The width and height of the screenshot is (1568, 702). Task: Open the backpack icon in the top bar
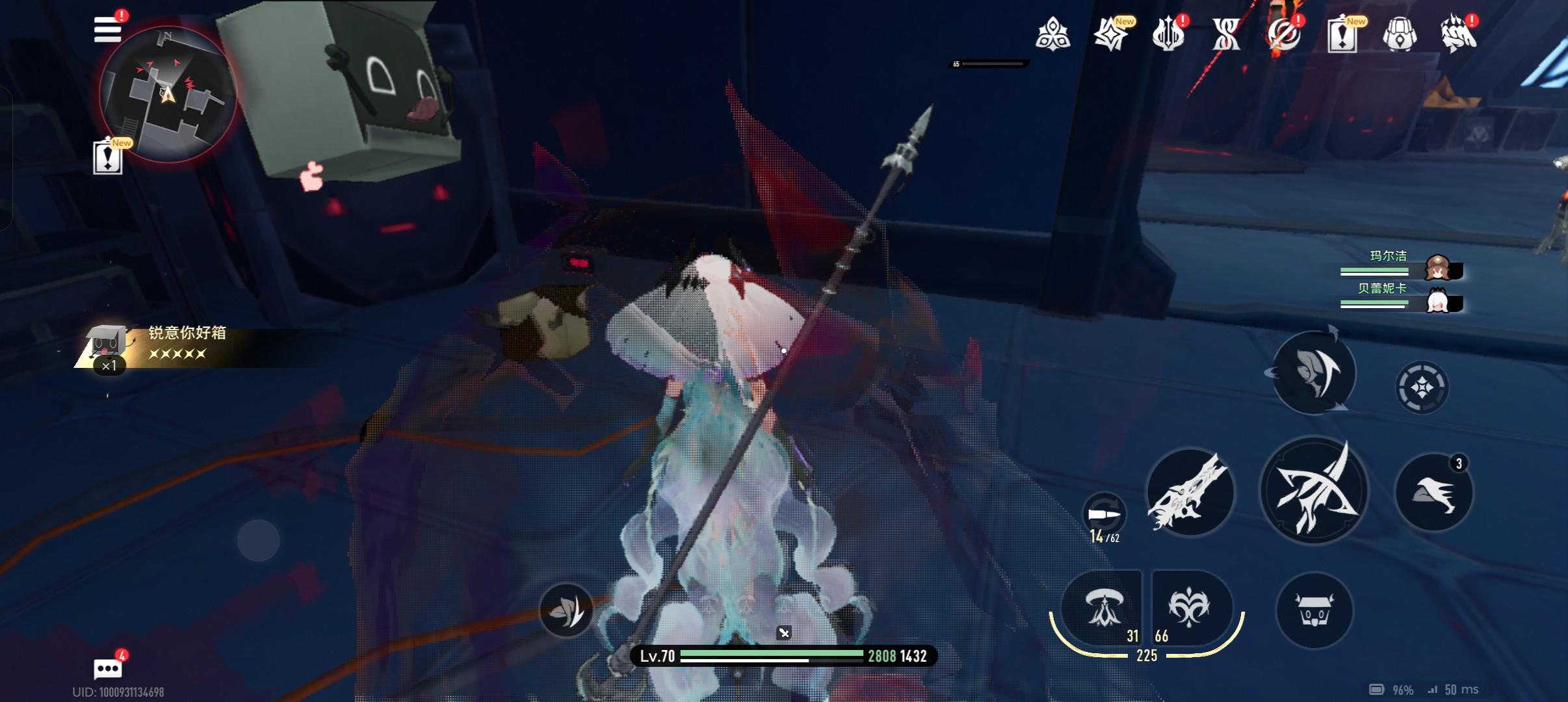[x=1400, y=34]
